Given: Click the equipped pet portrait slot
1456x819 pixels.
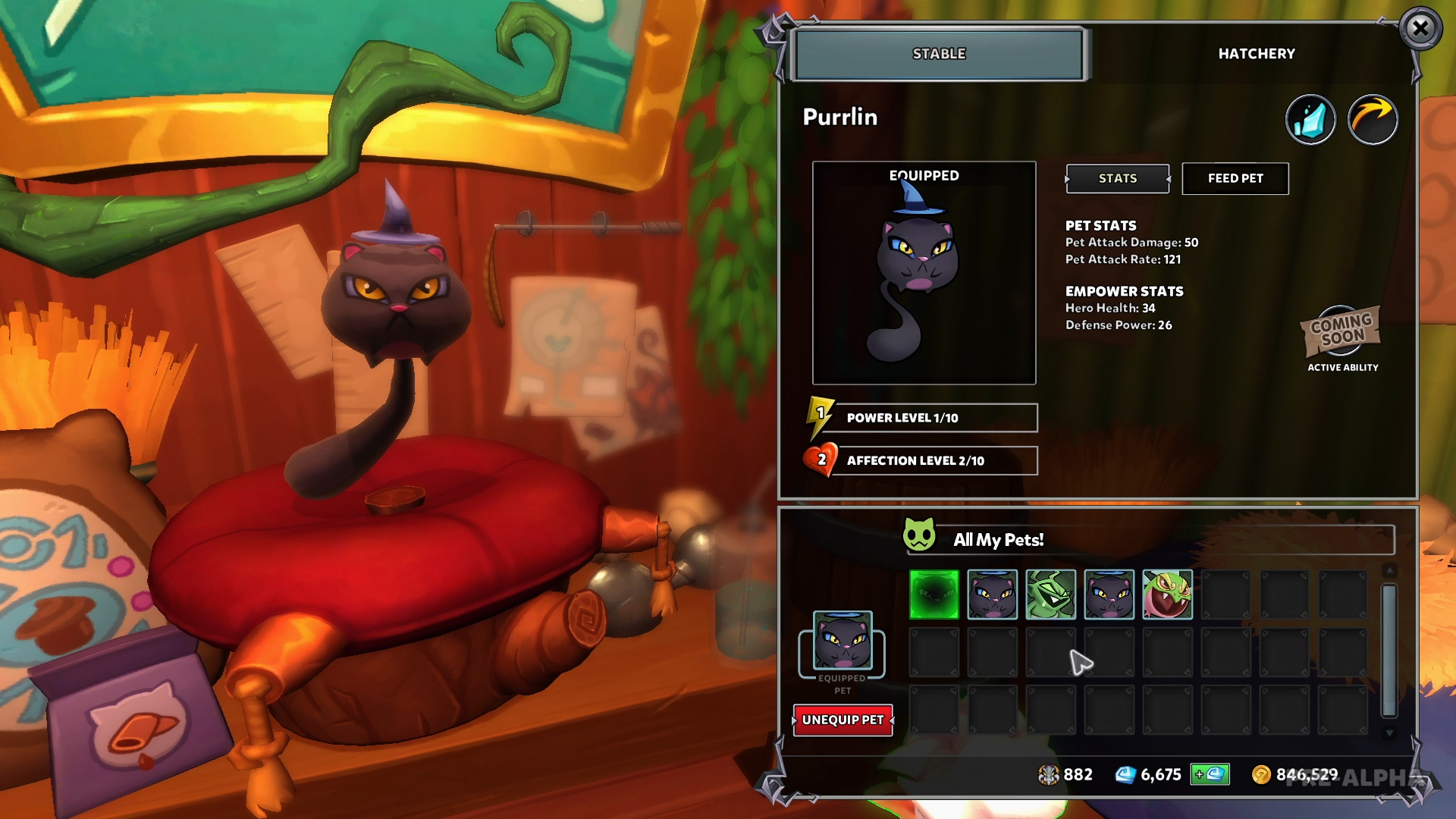Looking at the screenshot, I should tap(843, 642).
